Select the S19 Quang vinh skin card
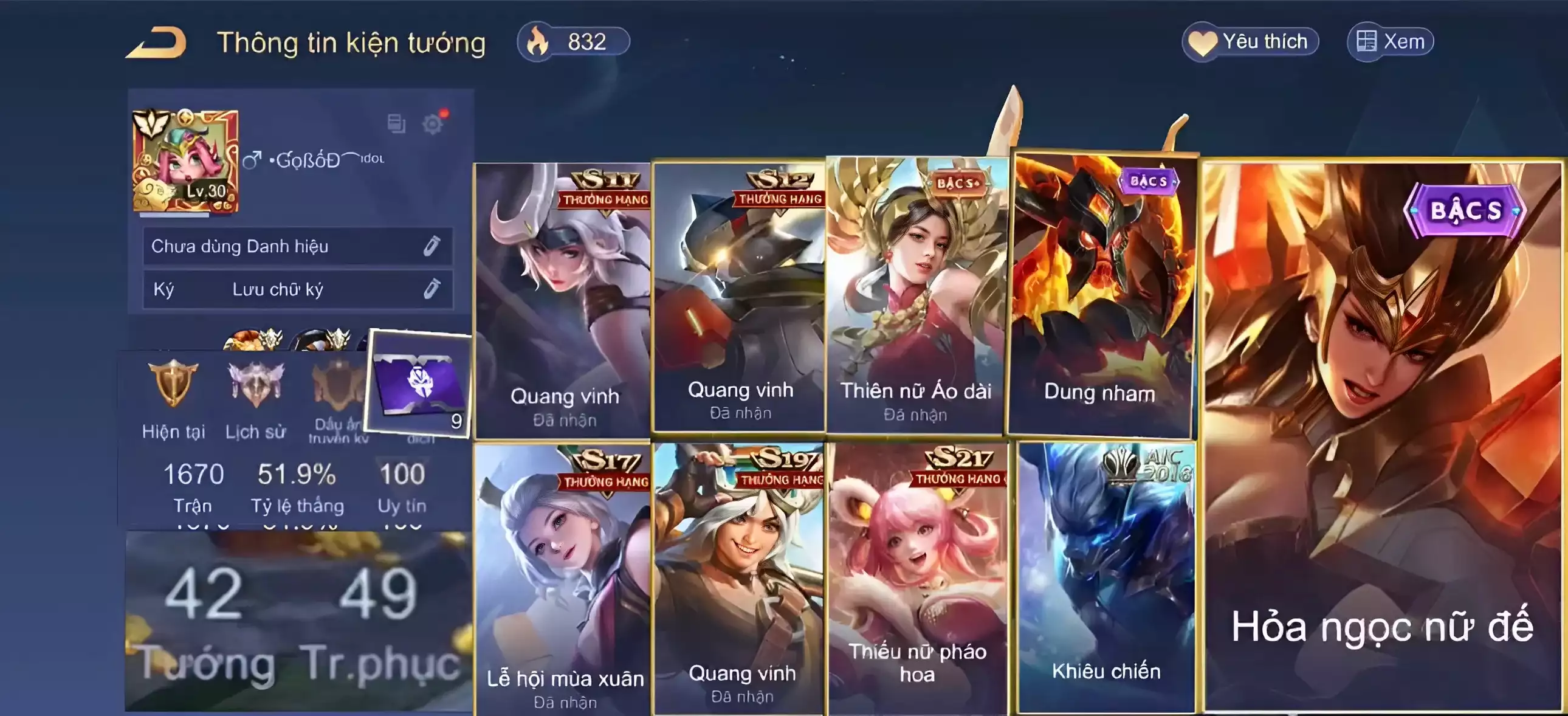 pos(740,579)
